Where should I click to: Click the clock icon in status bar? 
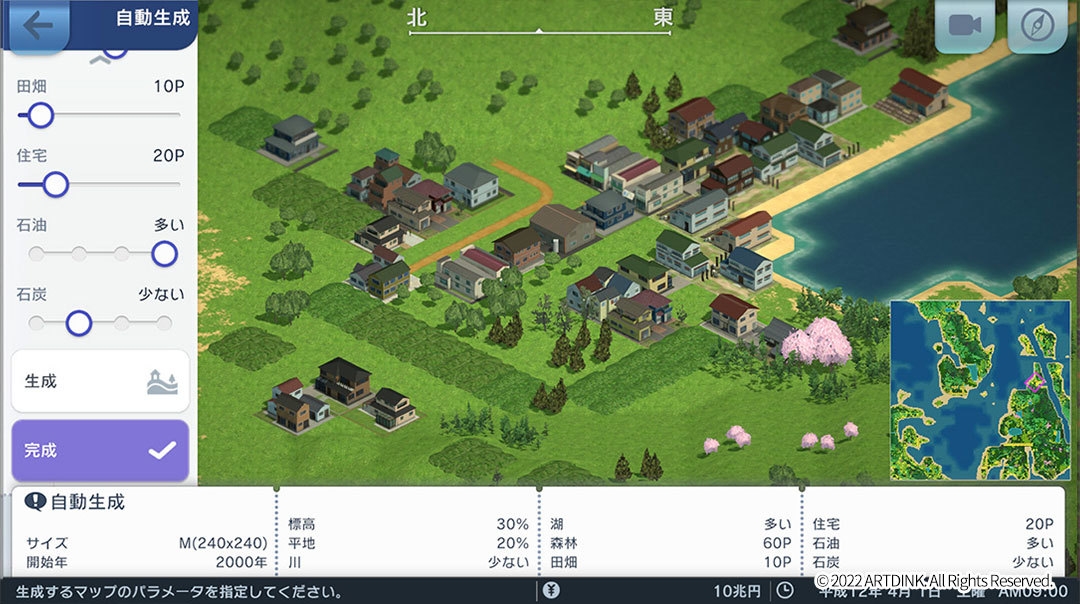coord(785,591)
